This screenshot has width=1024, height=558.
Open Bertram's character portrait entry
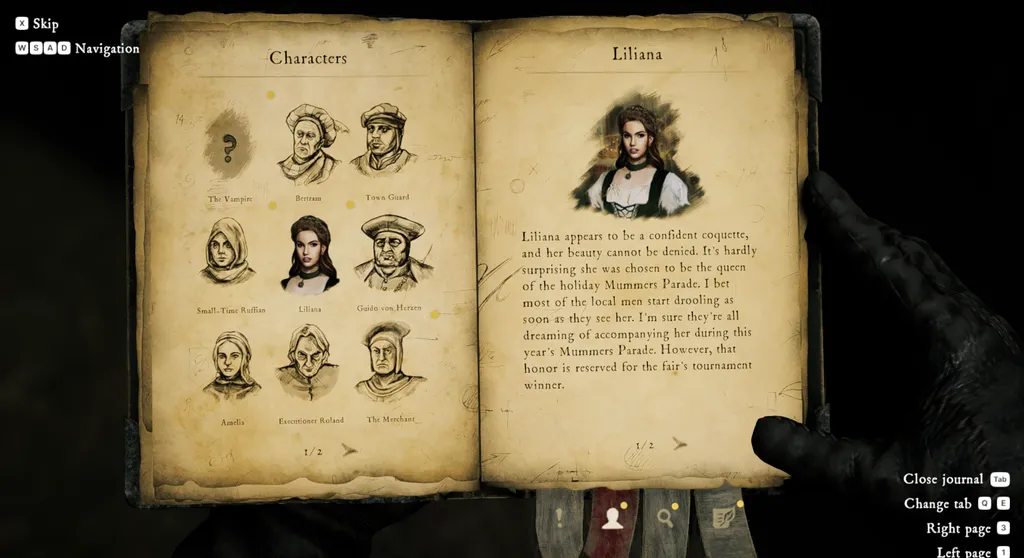308,146
